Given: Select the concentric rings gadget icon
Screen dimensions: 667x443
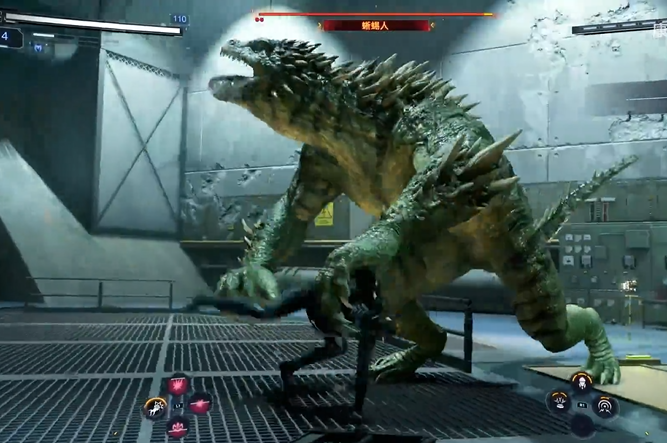Looking at the screenshot, I should (604, 404).
